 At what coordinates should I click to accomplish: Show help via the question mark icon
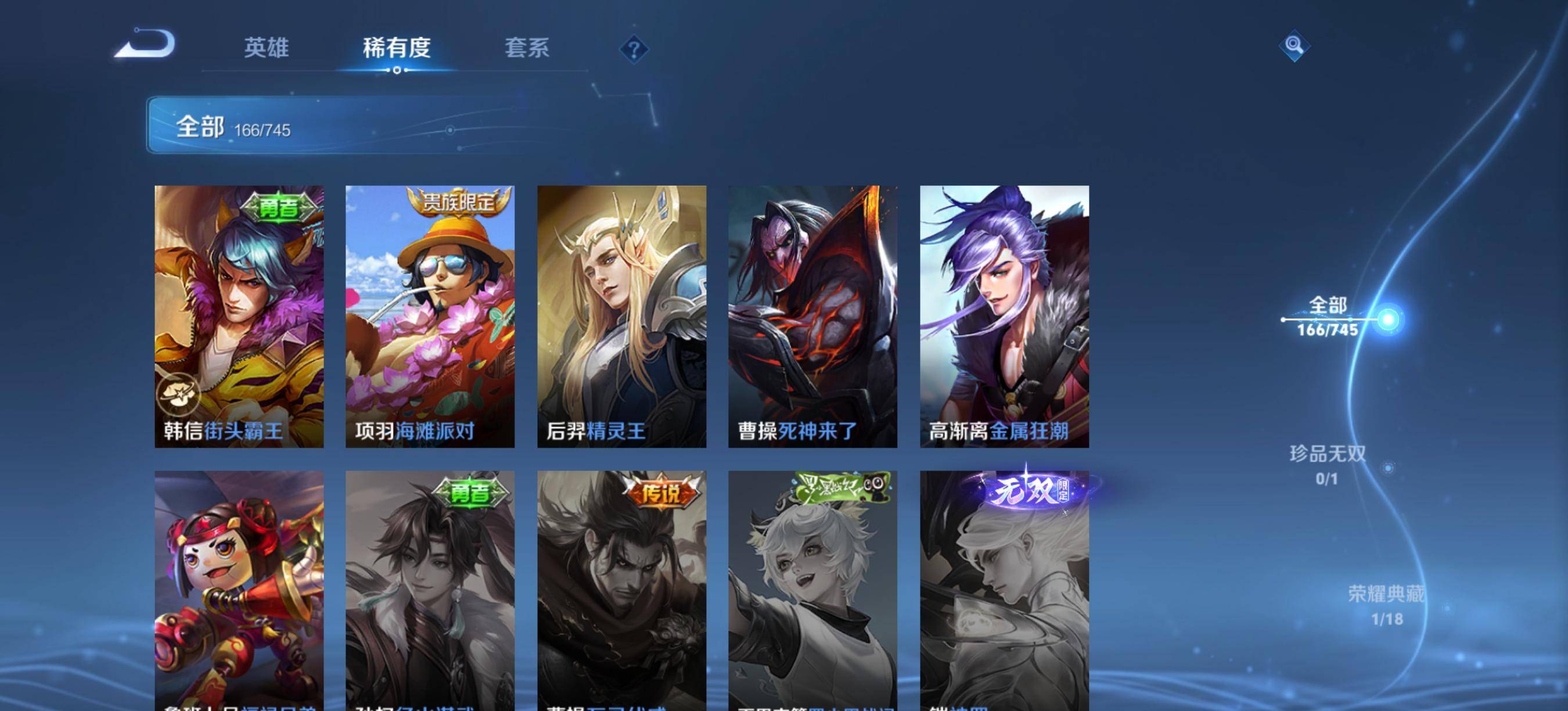click(x=634, y=49)
